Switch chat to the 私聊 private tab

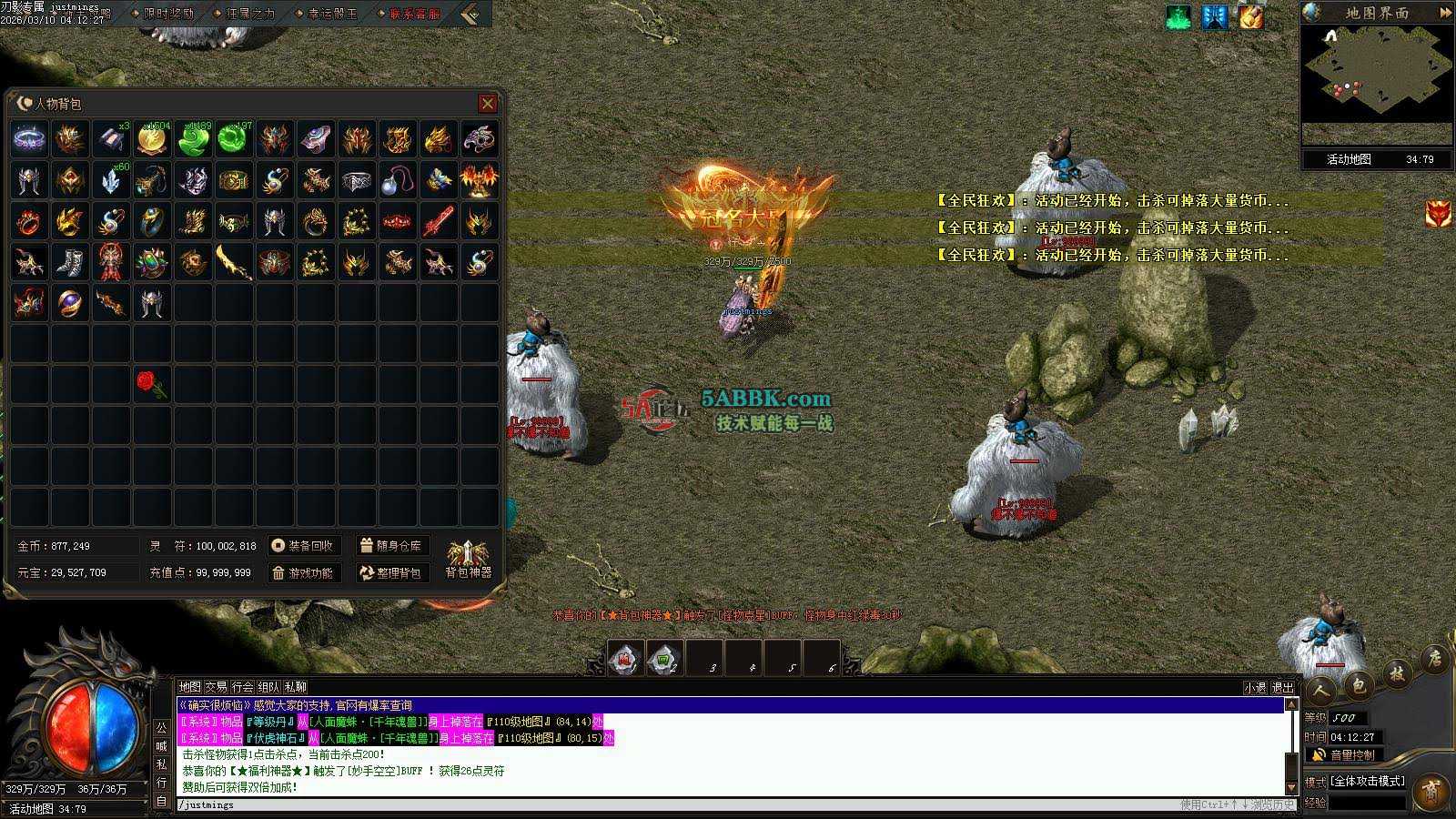[x=296, y=687]
